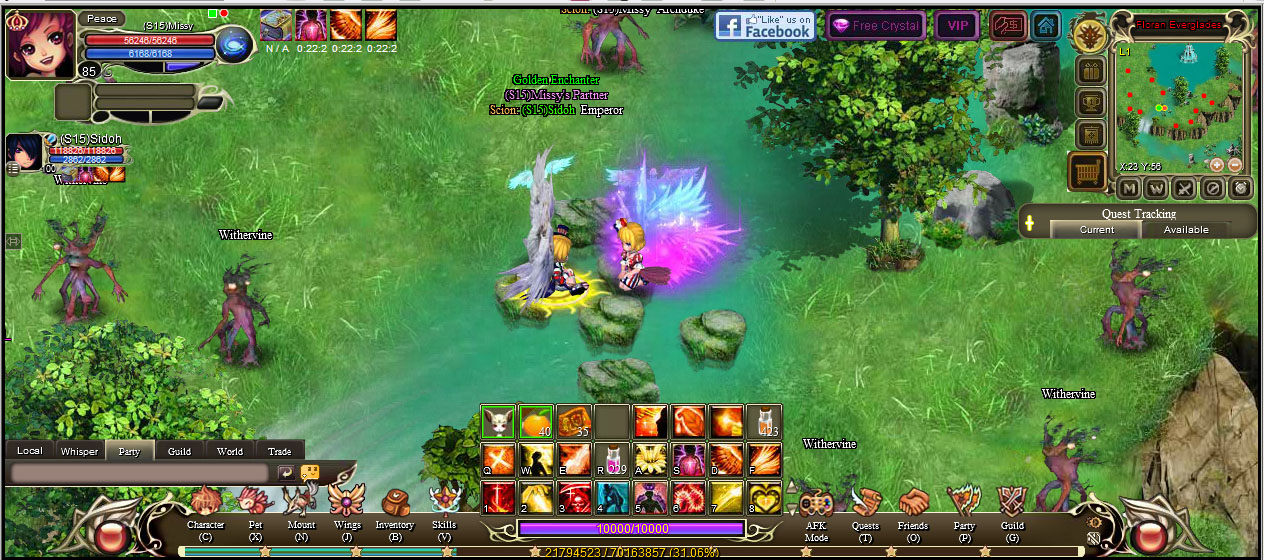1264x560 pixels.
Task: Like the game on Facebook
Action: 765,26
